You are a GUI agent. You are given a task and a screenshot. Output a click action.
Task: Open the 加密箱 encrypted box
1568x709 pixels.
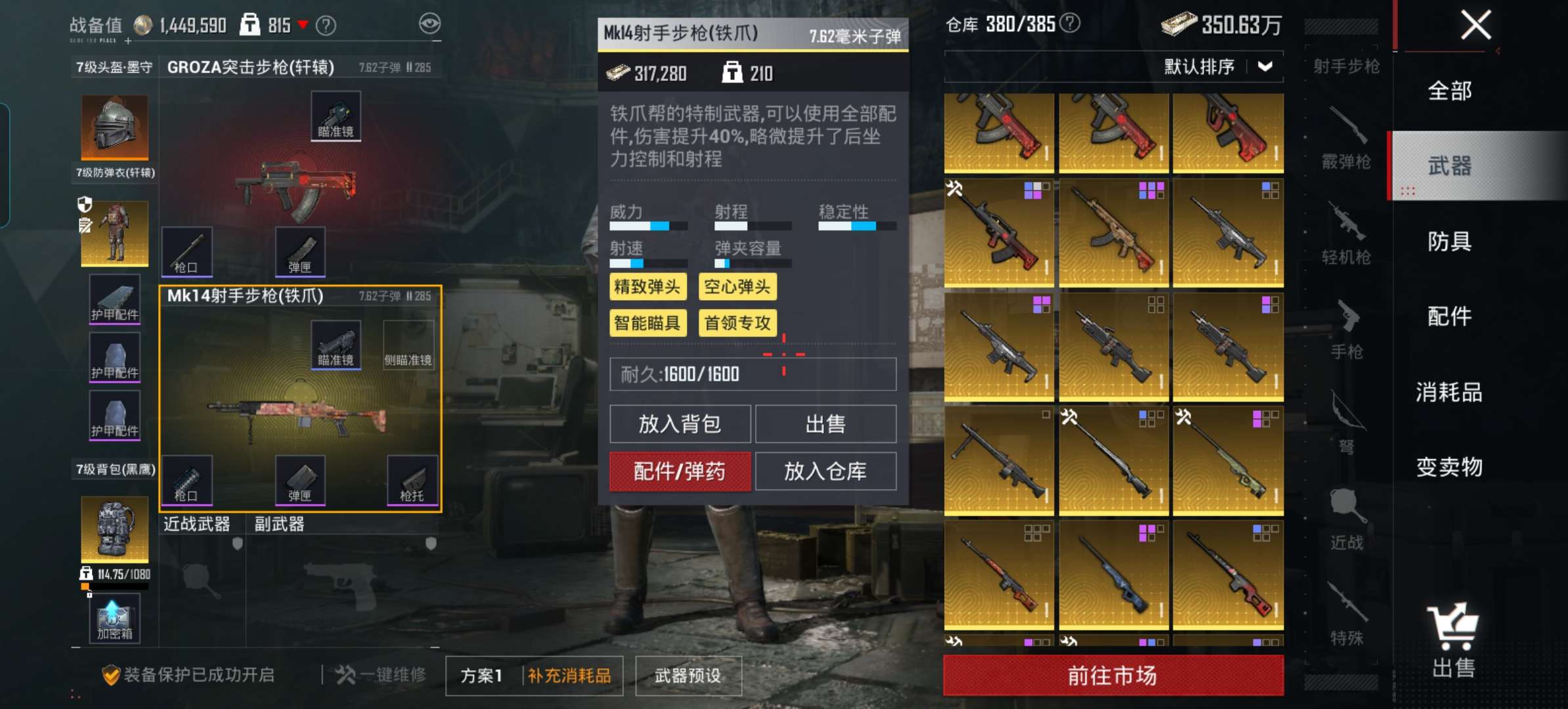click(115, 617)
